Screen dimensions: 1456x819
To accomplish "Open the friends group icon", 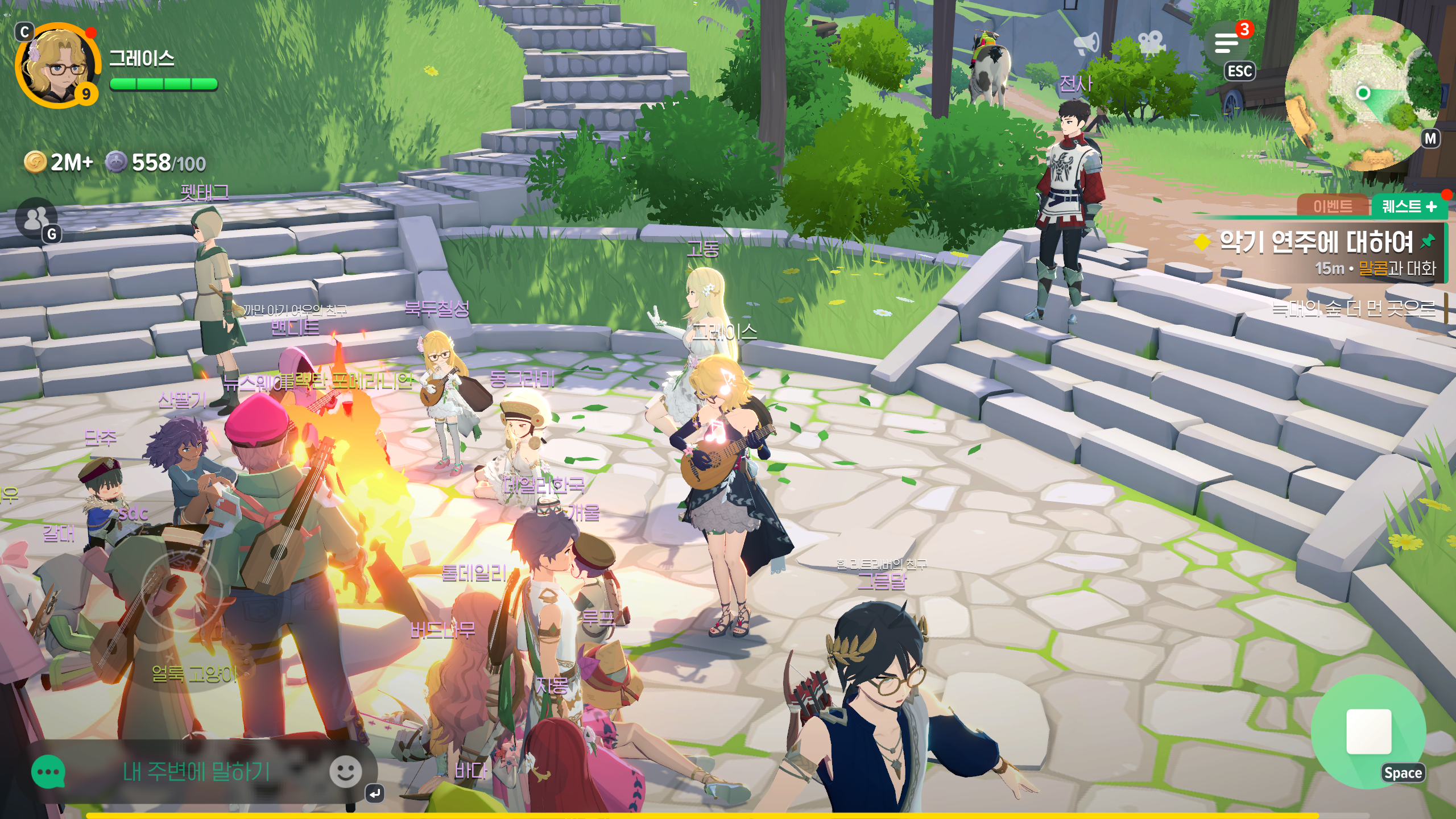I will [x=36, y=218].
